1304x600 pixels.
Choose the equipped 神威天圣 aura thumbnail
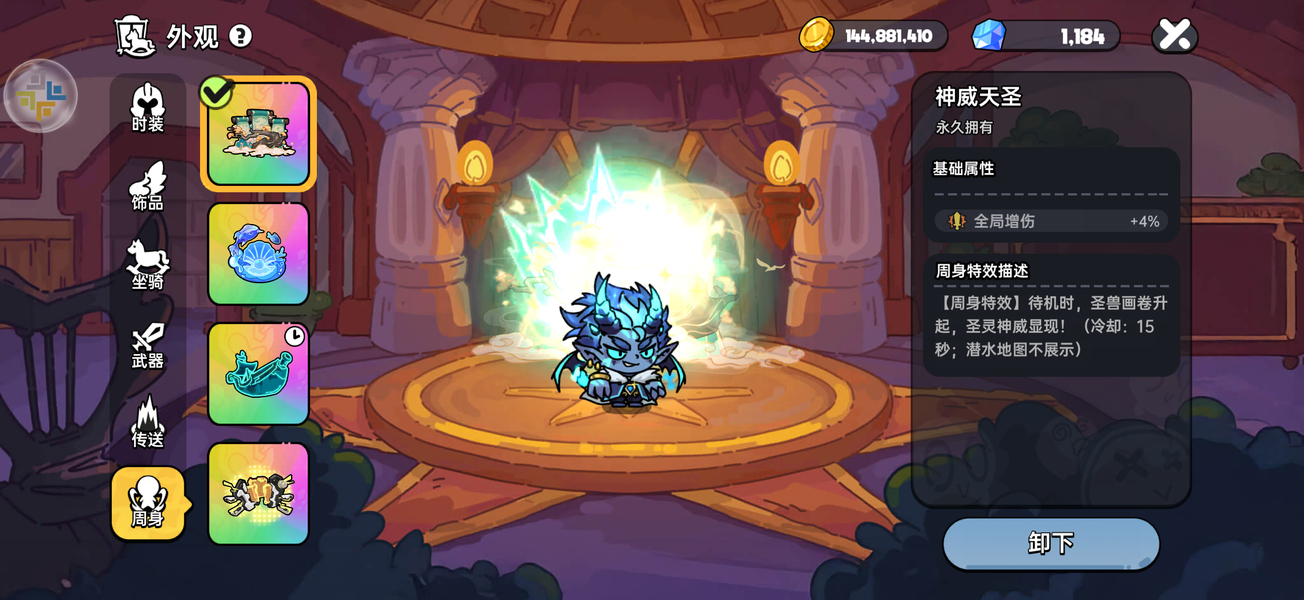pos(258,134)
